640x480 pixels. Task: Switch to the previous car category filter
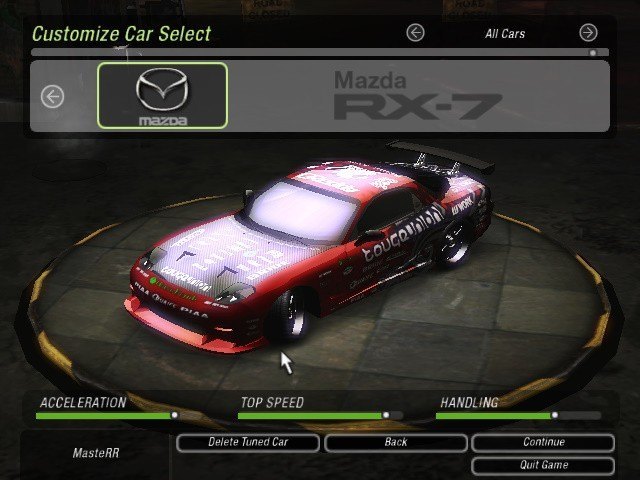[415, 33]
